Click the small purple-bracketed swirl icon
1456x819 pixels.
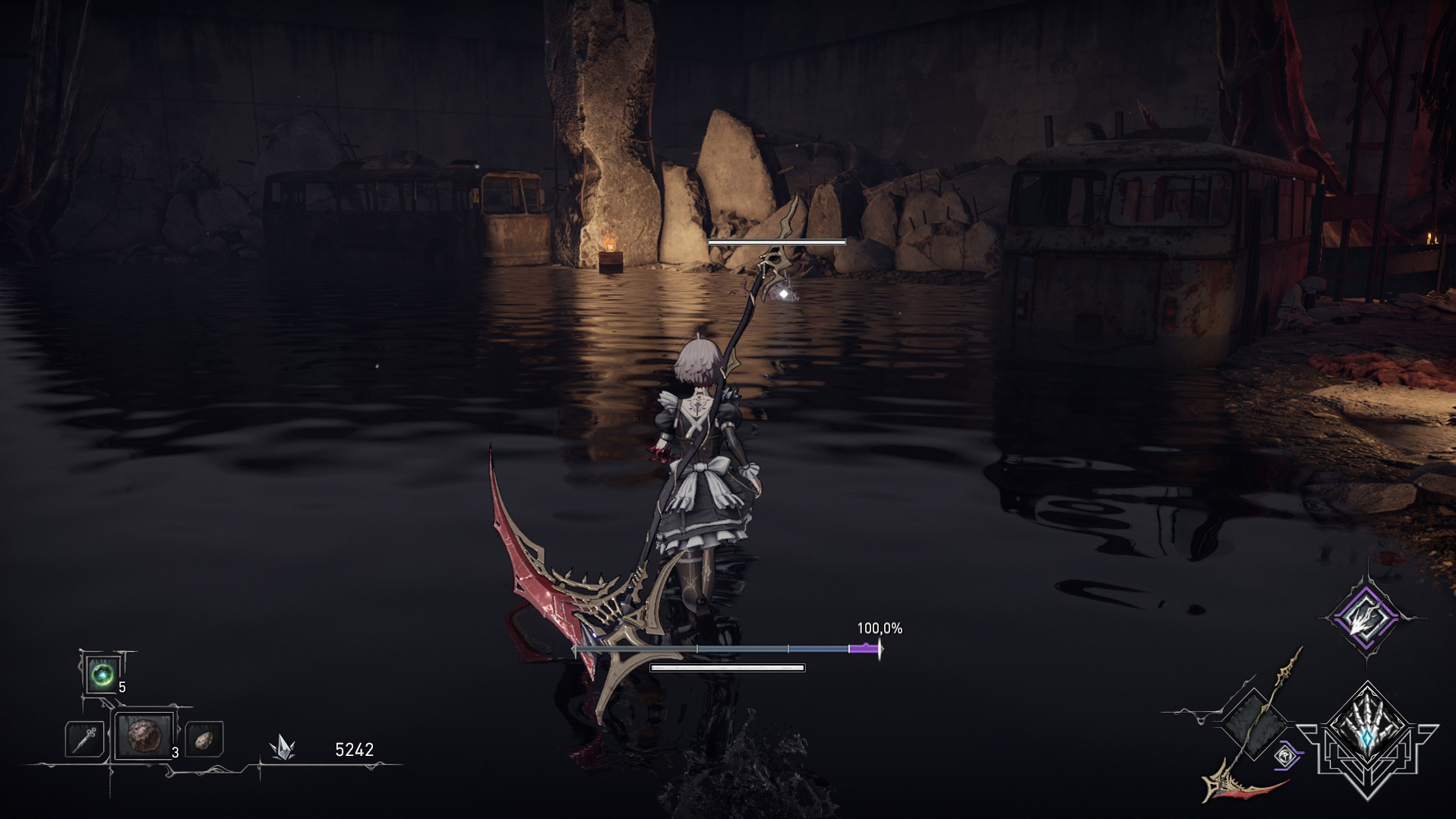click(x=1286, y=756)
